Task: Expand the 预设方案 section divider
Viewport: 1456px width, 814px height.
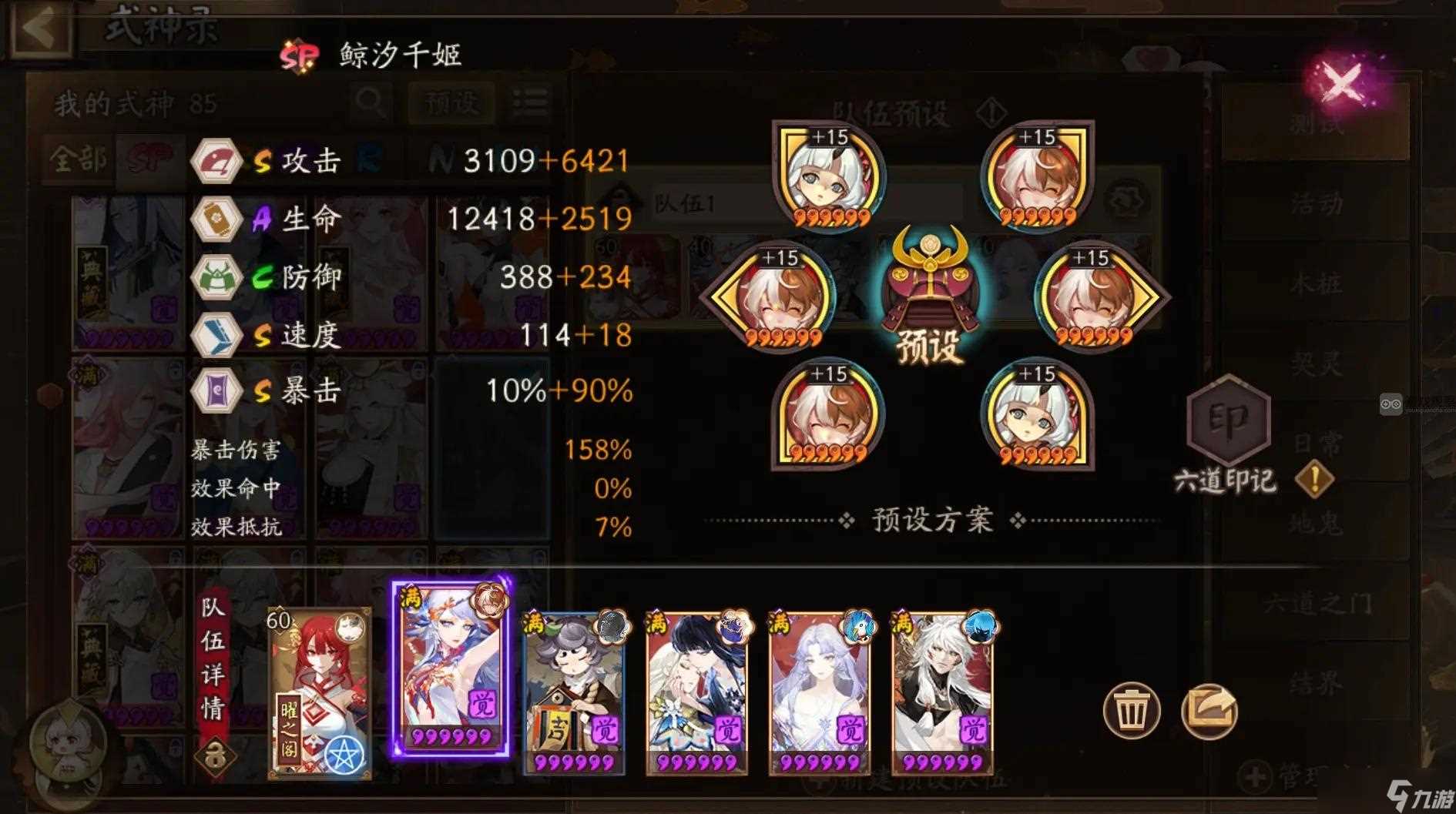Action: [931, 521]
